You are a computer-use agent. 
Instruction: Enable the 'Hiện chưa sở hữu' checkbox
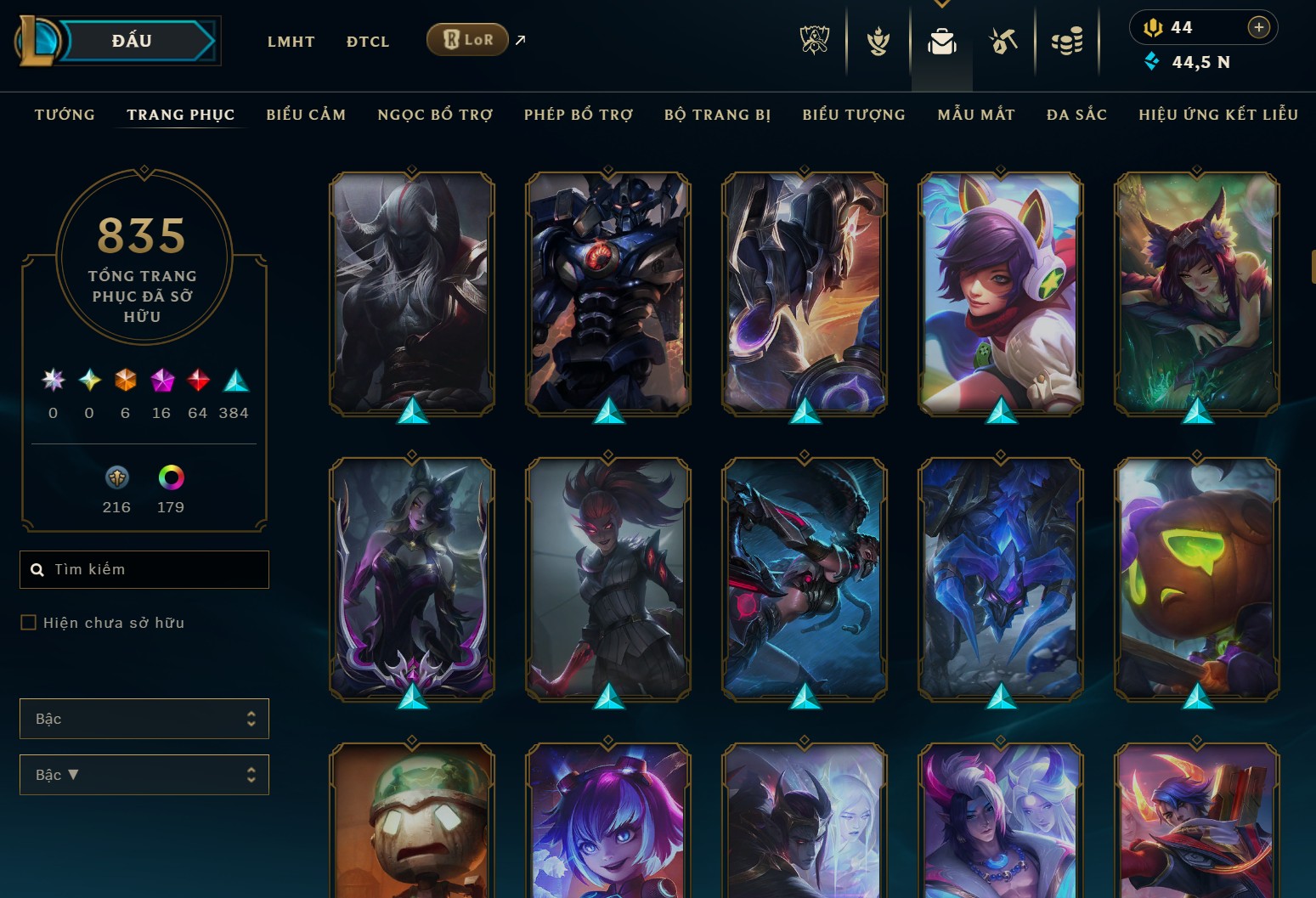(26, 622)
